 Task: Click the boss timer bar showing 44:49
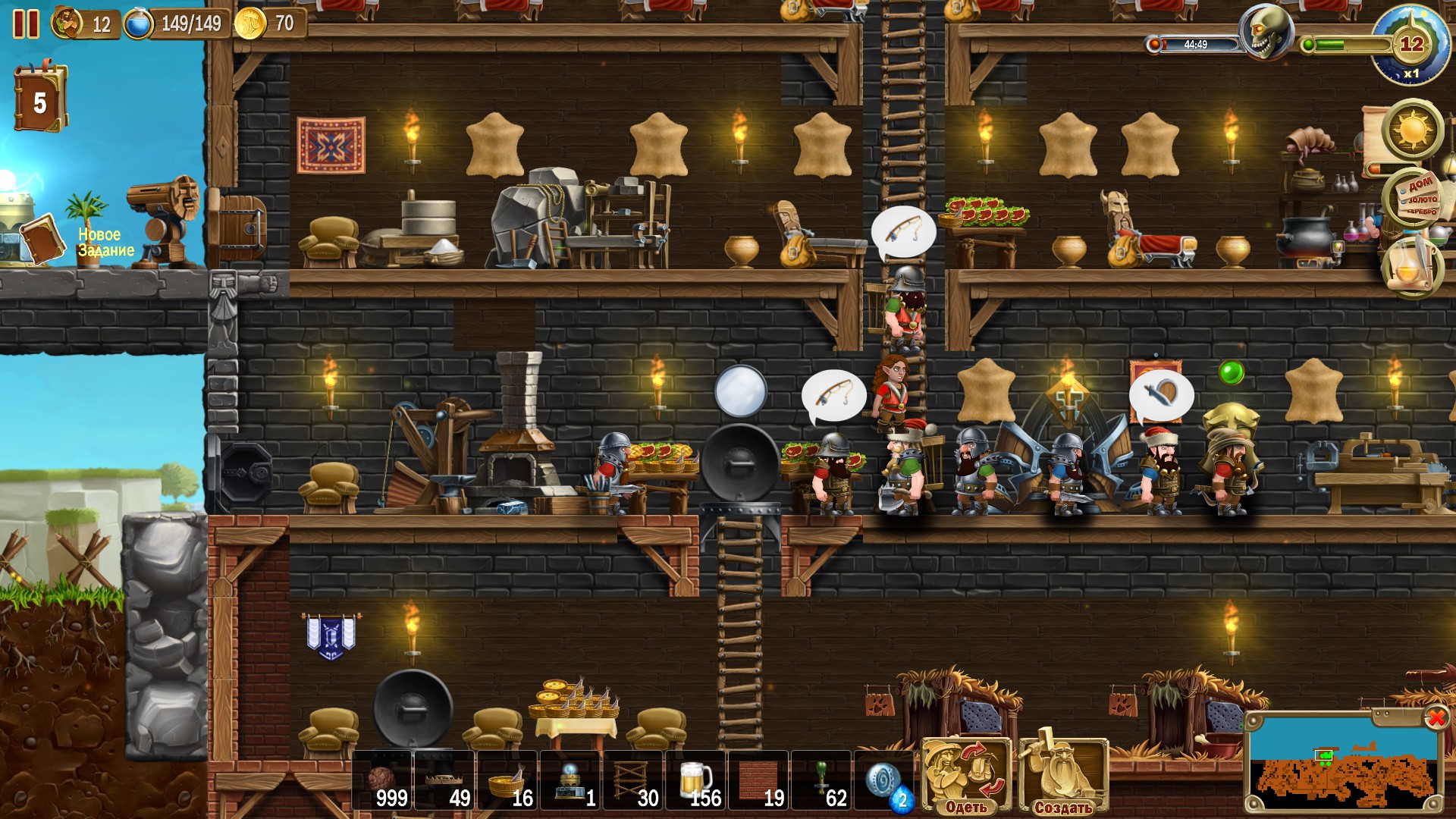[1194, 44]
